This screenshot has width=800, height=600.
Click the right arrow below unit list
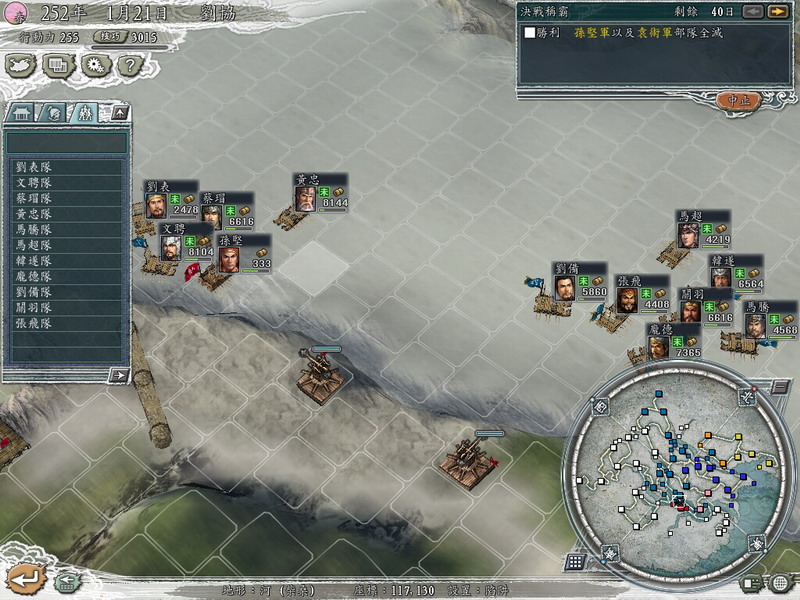(x=118, y=375)
